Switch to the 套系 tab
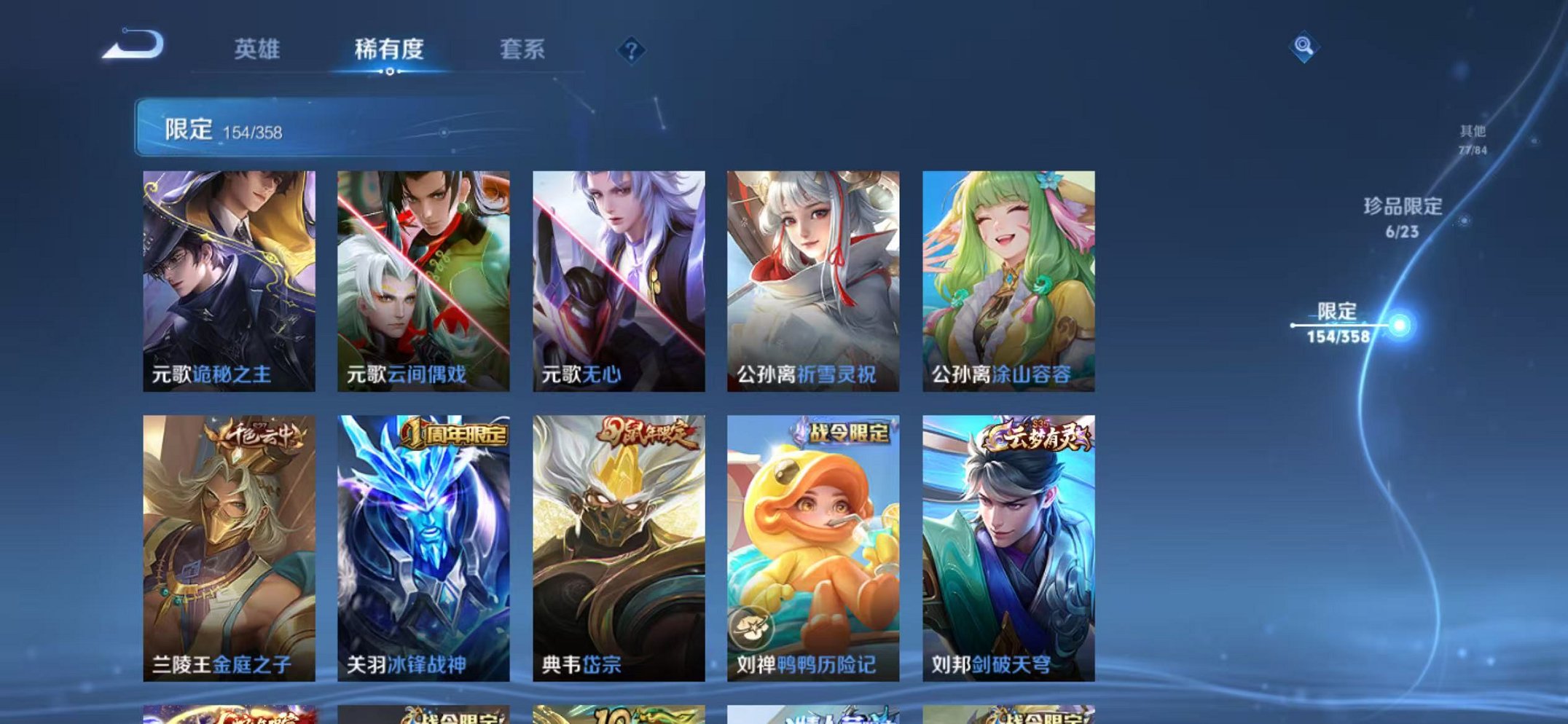 click(522, 50)
